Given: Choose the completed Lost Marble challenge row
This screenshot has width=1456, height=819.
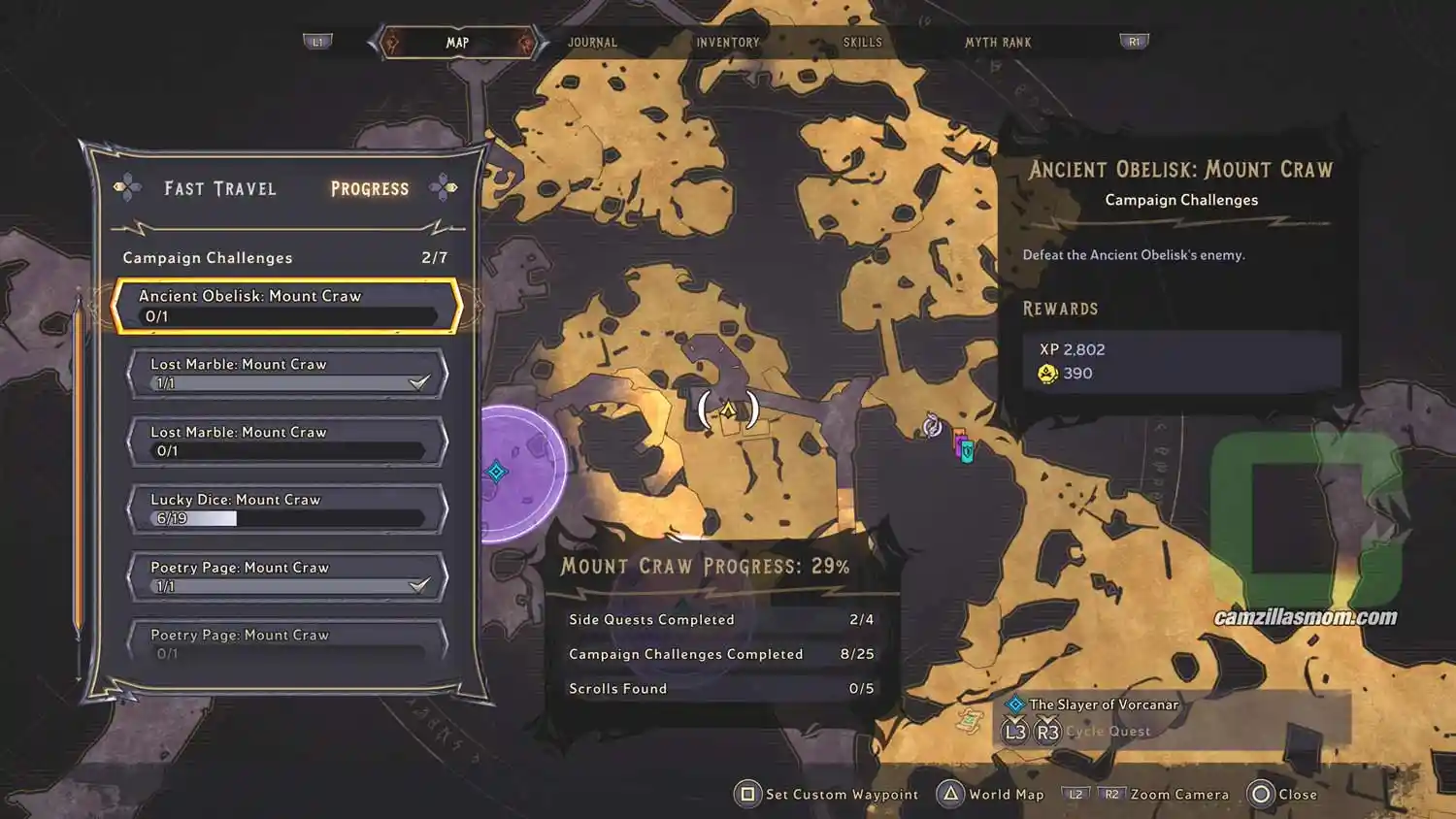Looking at the screenshot, I should point(287,374).
